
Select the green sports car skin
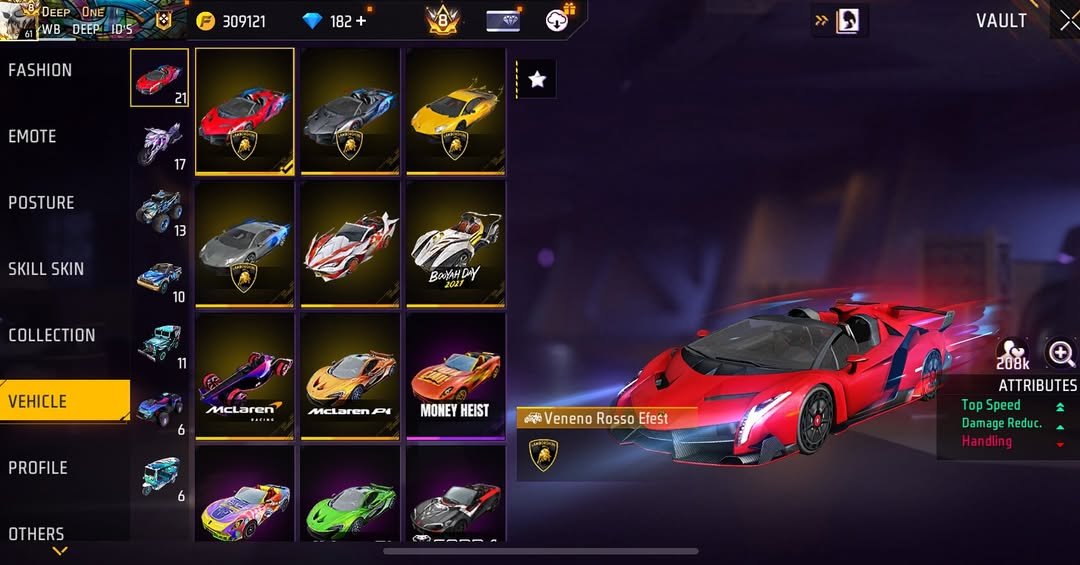coord(350,497)
